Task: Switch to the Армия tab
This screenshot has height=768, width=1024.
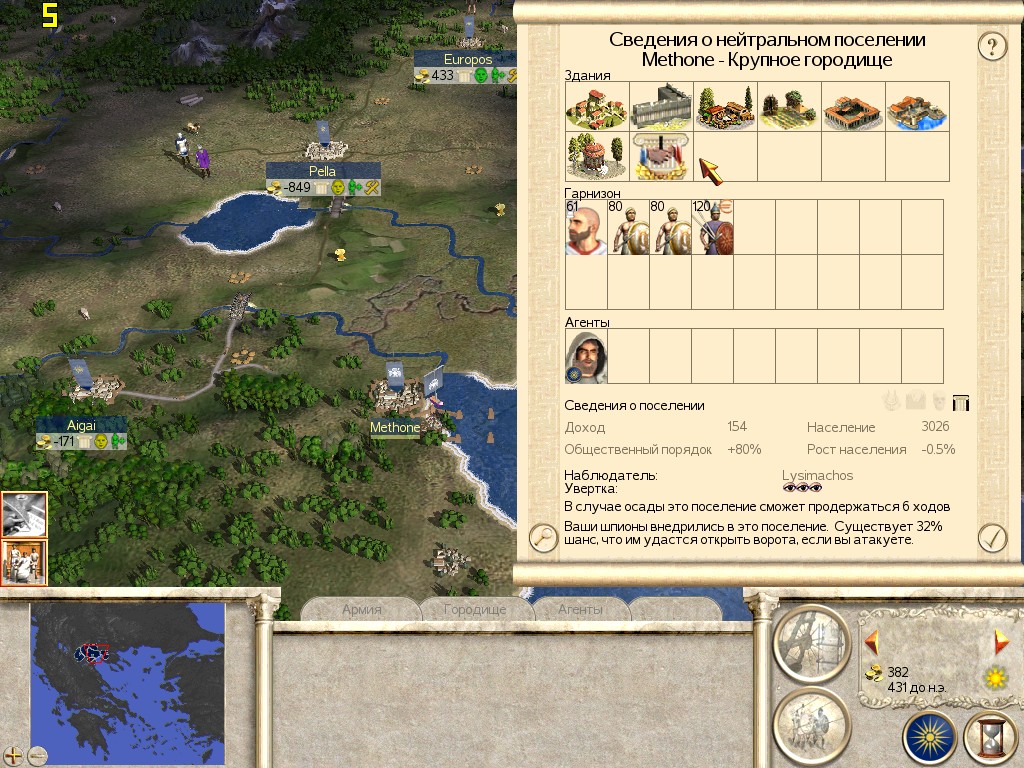Action: (x=362, y=609)
